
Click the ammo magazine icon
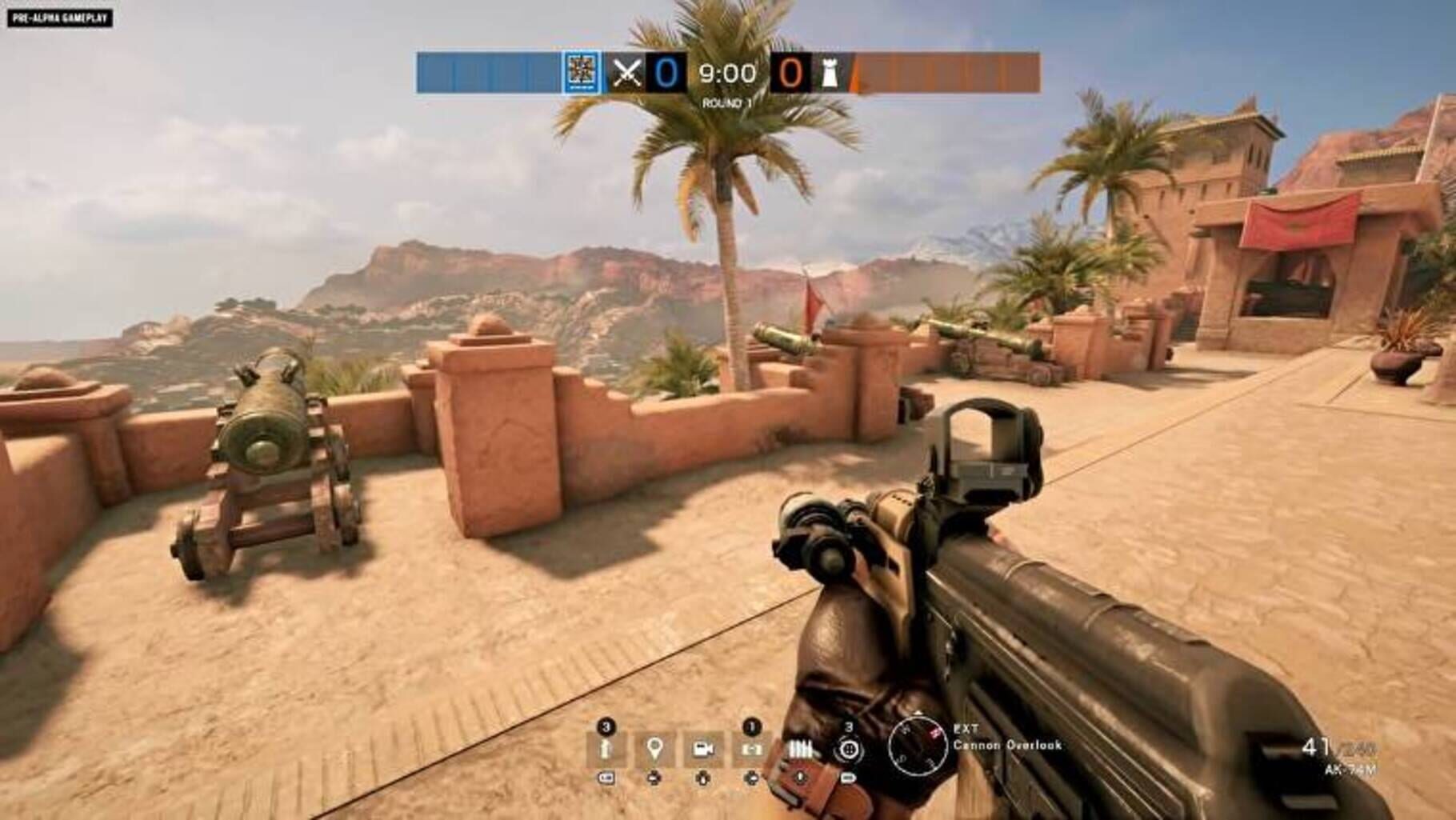pos(800,748)
